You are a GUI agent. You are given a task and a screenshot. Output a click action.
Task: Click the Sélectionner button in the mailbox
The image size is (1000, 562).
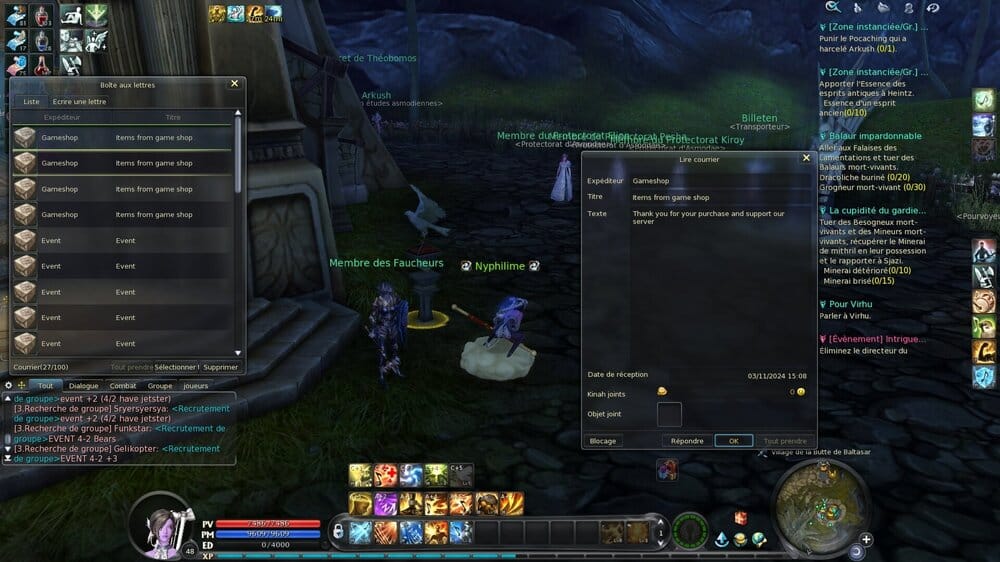coord(177,367)
